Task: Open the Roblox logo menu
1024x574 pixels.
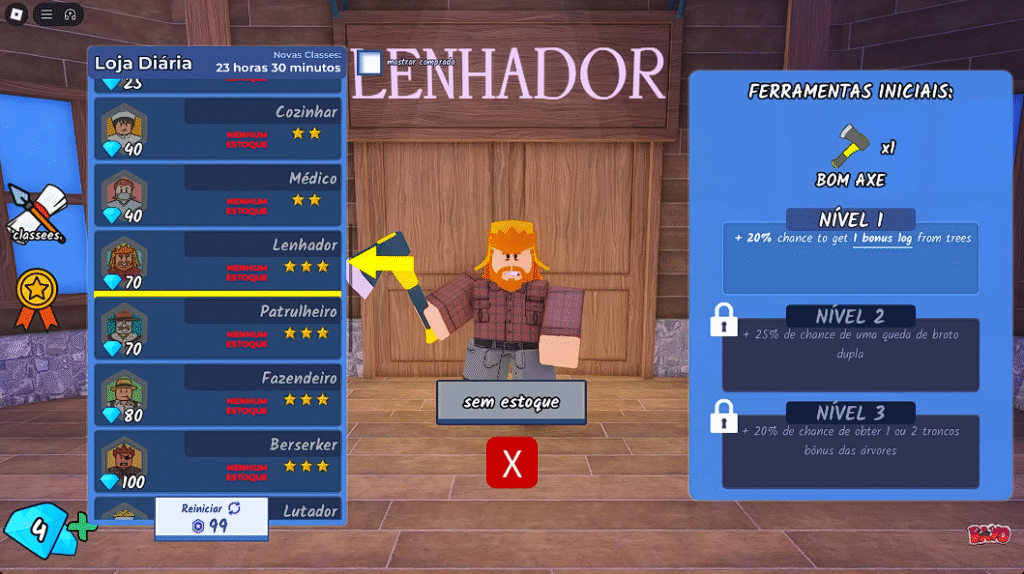Action: click(17, 14)
